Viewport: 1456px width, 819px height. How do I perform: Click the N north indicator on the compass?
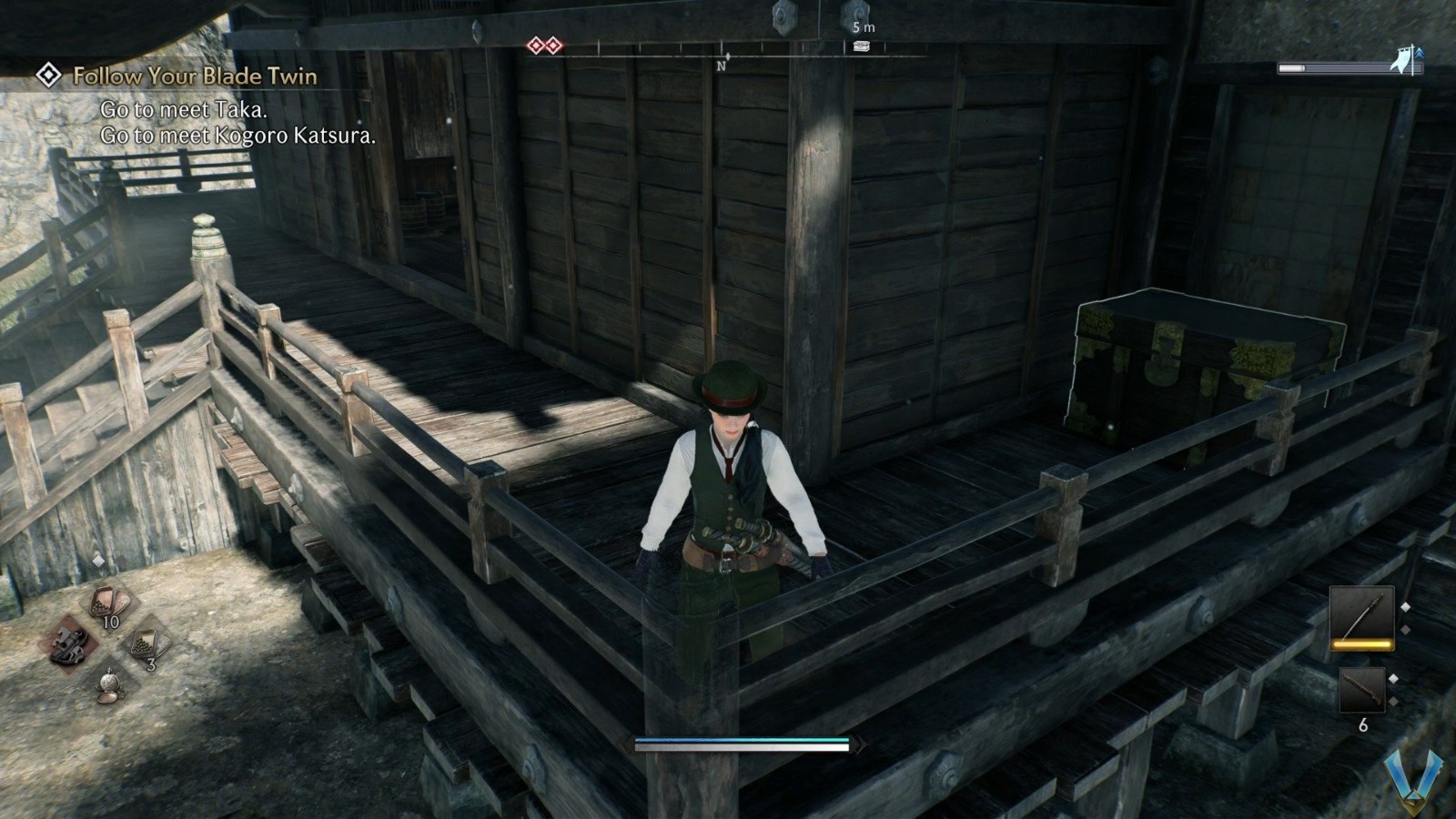[x=722, y=65]
